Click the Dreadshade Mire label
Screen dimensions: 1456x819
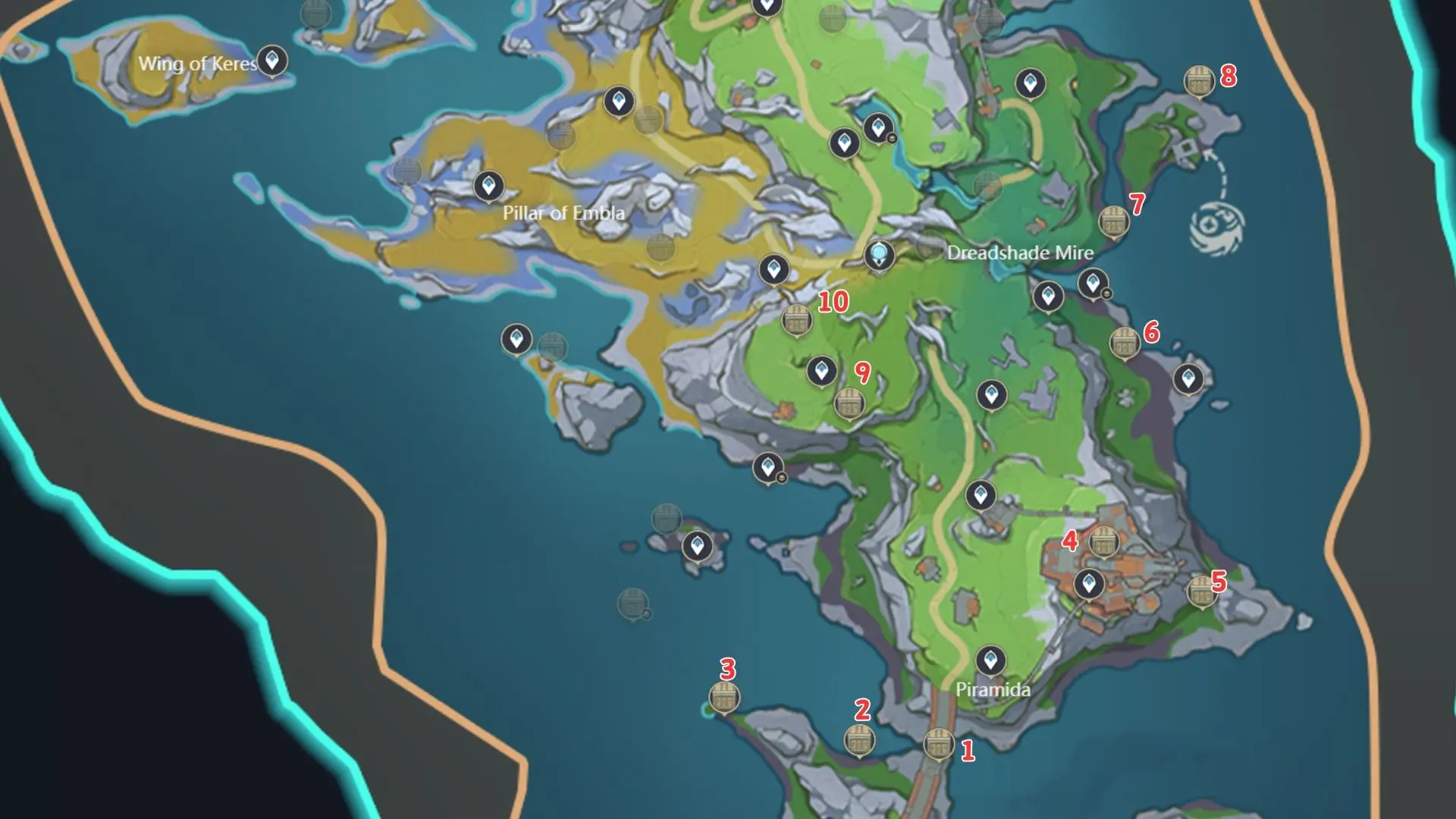(x=1020, y=254)
